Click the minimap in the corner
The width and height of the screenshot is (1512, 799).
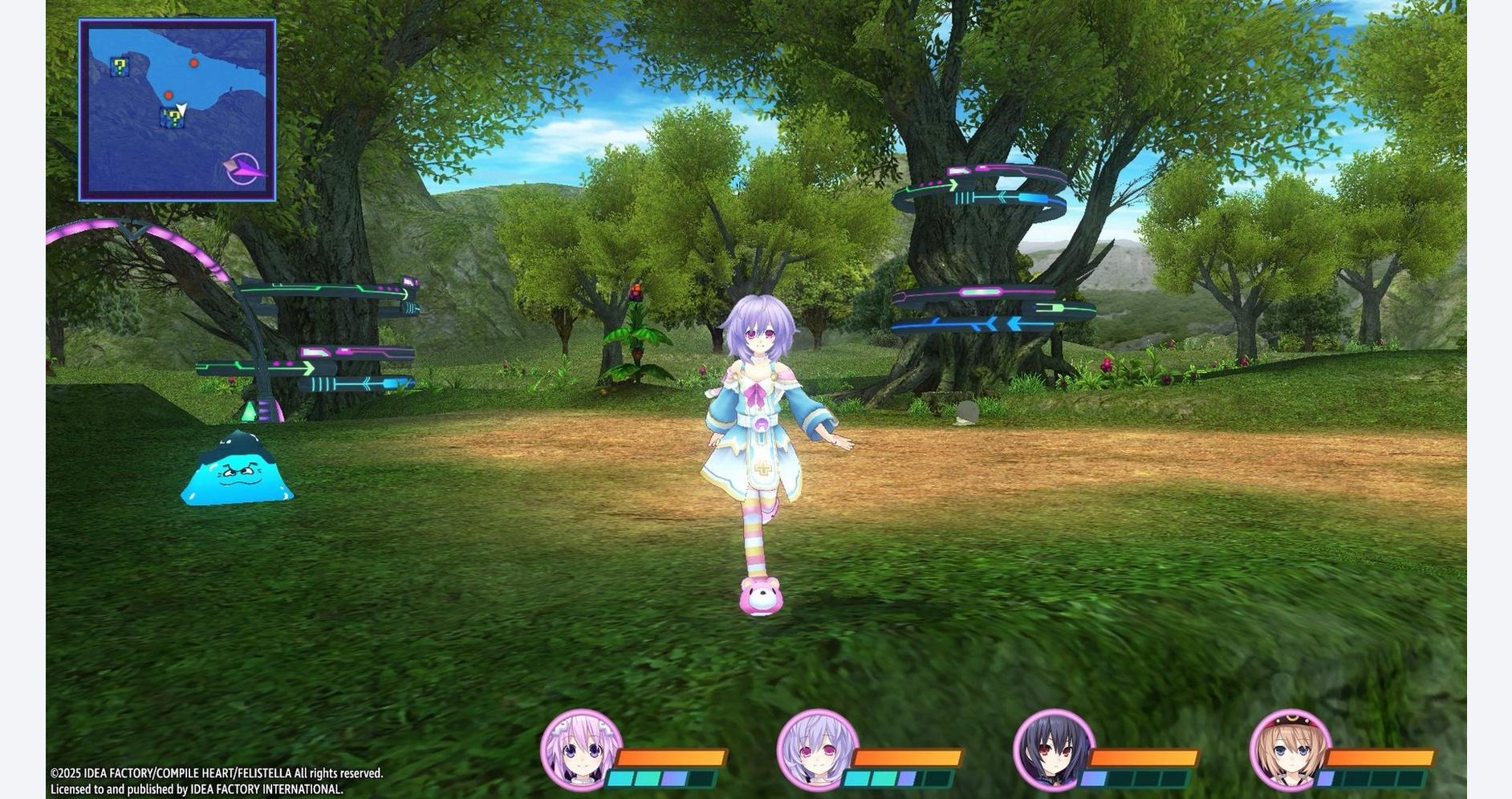[x=177, y=110]
